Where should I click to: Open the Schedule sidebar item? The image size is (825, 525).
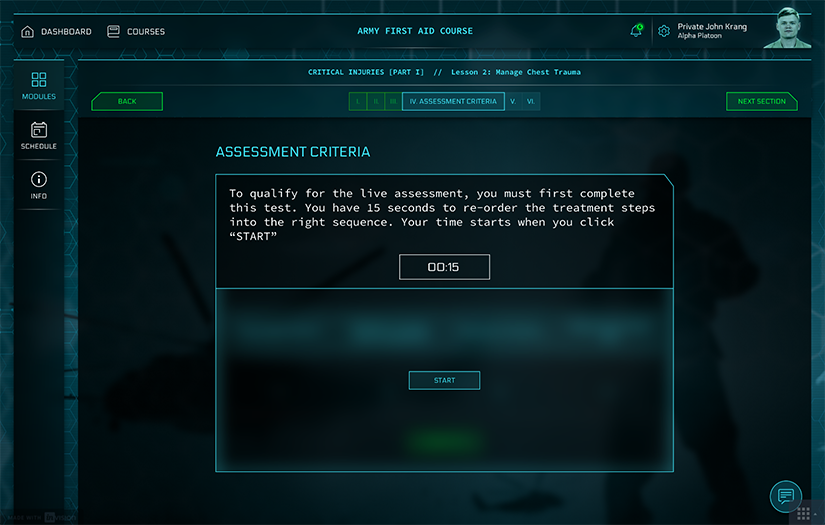(x=39, y=135)
